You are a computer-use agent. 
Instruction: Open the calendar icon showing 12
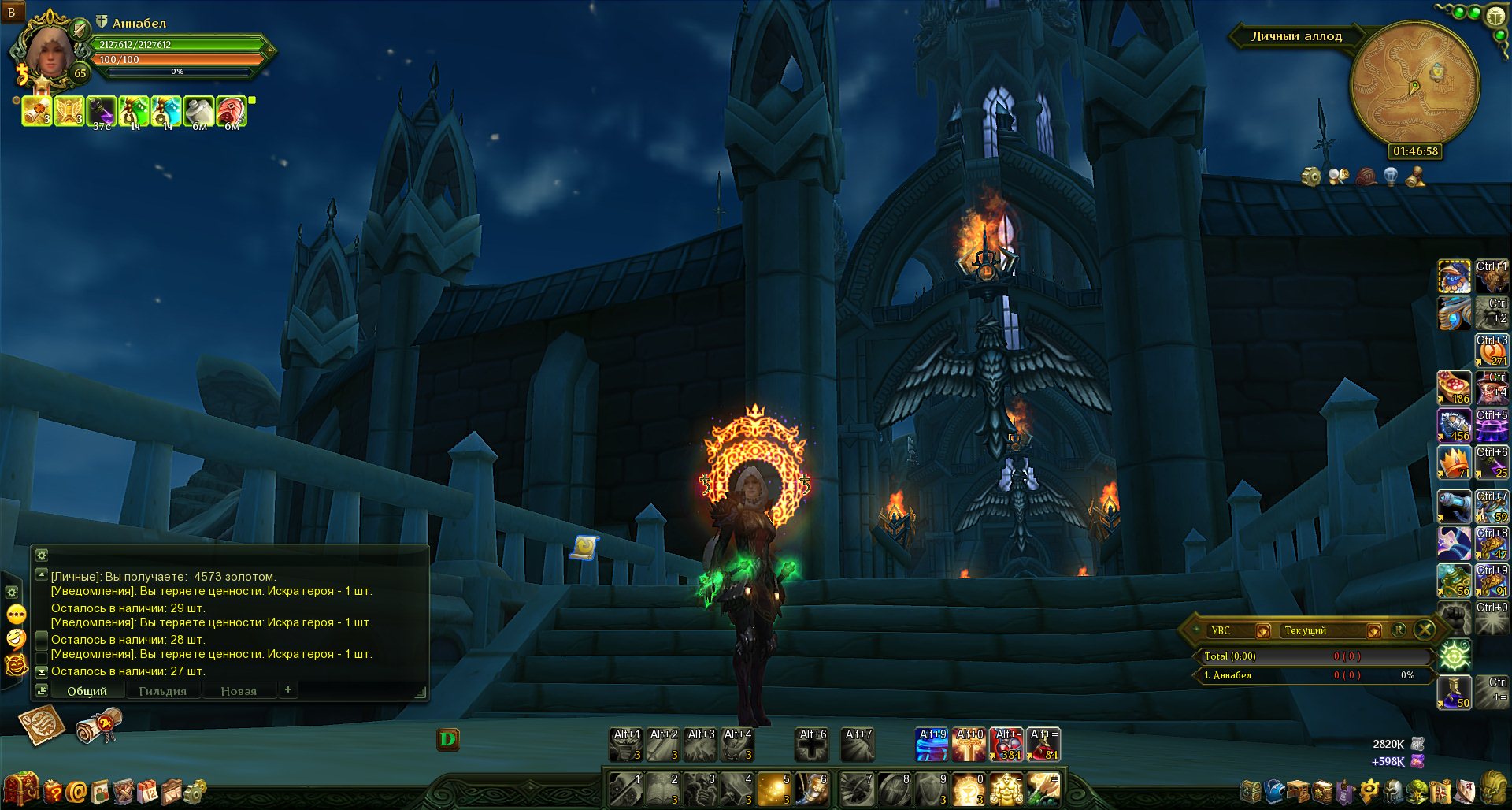[x=147, y=790]
